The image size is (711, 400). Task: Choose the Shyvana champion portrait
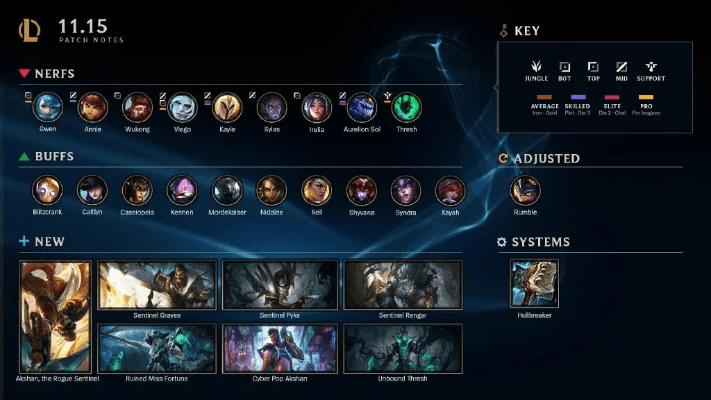click(x=361, y=190)
